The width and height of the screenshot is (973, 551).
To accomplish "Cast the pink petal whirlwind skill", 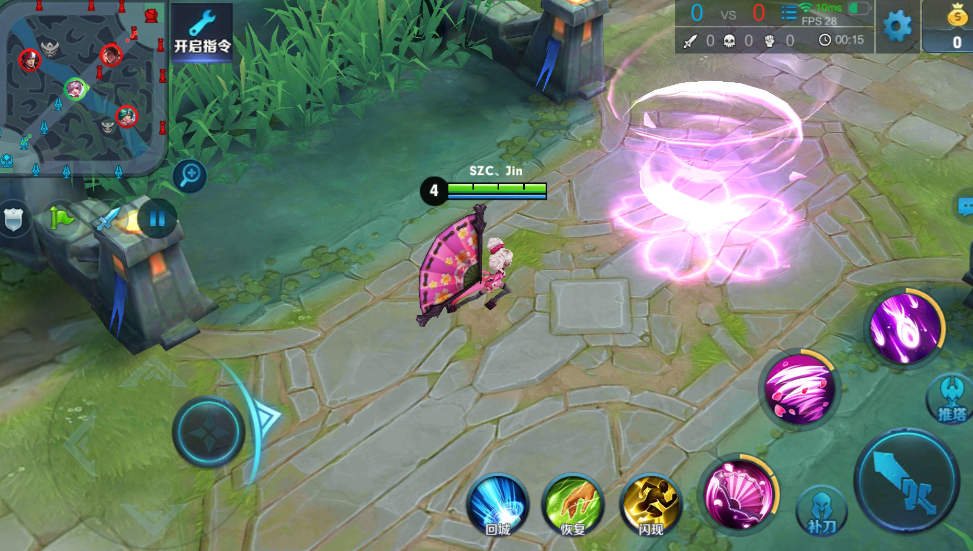I will click(799, 388).
